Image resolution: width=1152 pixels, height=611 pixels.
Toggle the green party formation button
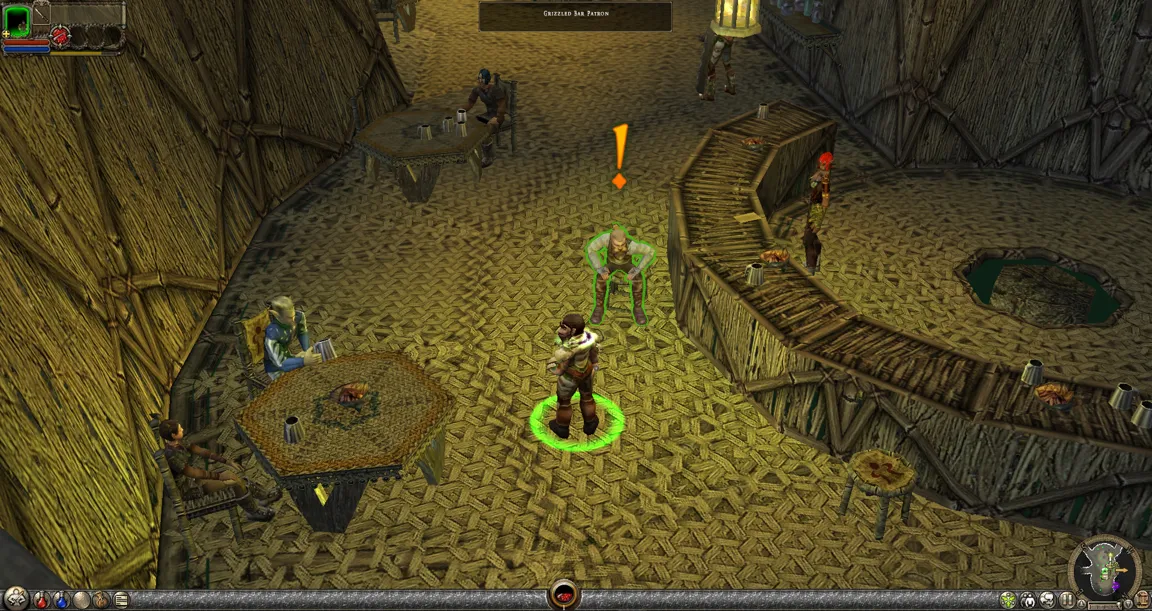pyautogui.click(x=1008, y=600)
